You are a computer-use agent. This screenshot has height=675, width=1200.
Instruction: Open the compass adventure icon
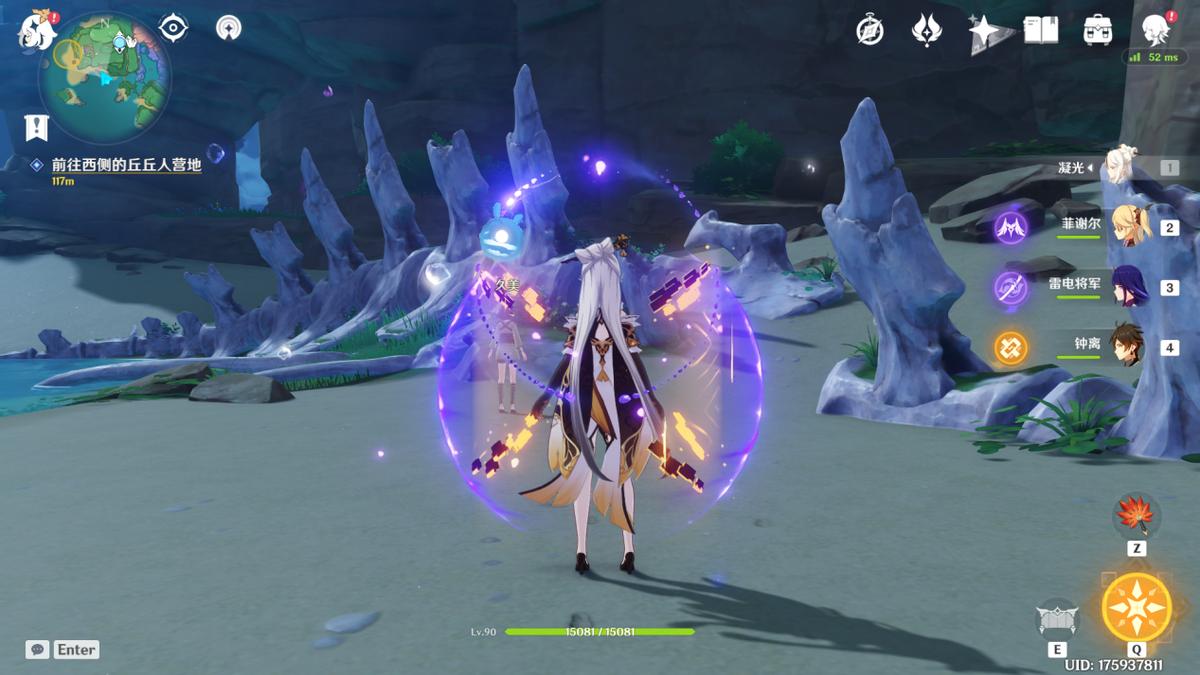click(x=870, y=31)
